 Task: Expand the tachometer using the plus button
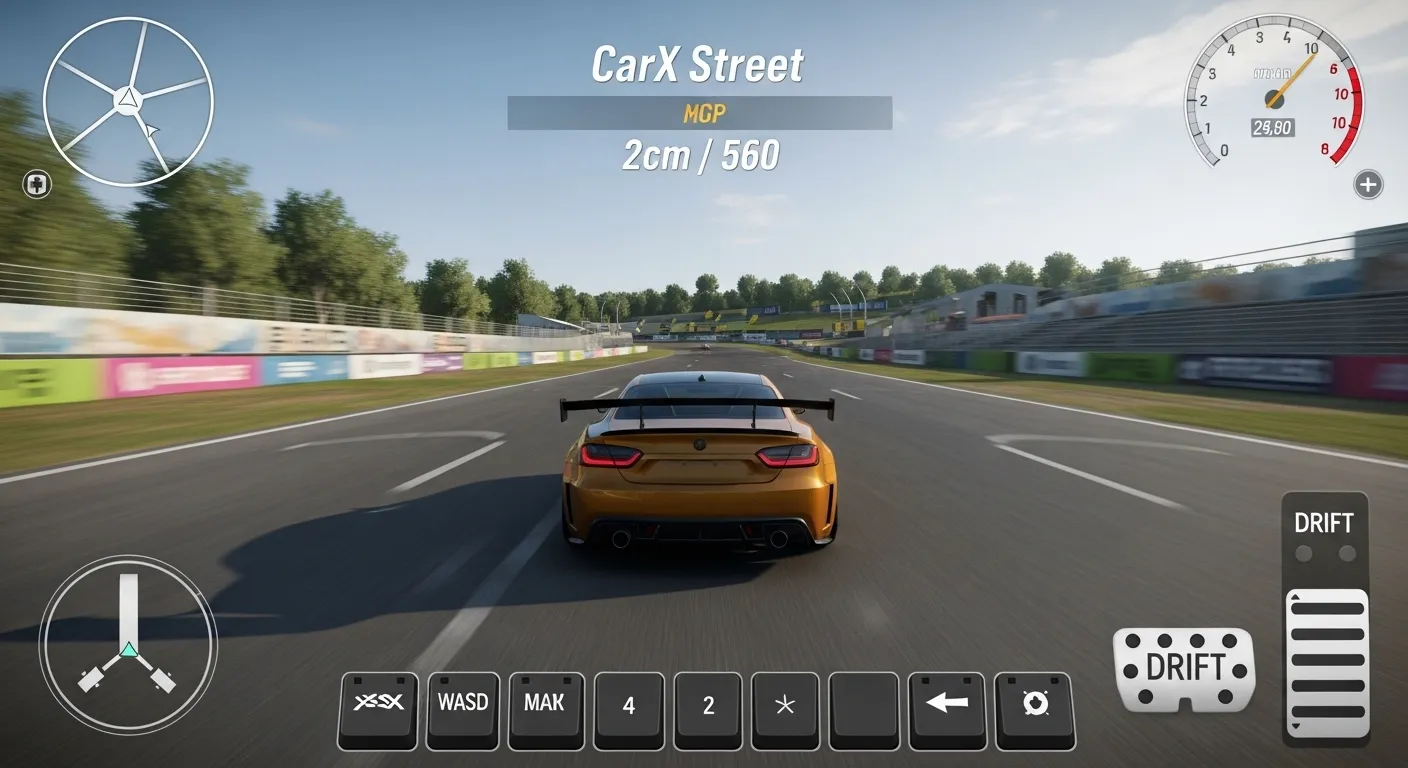[x=1369, y=183]
